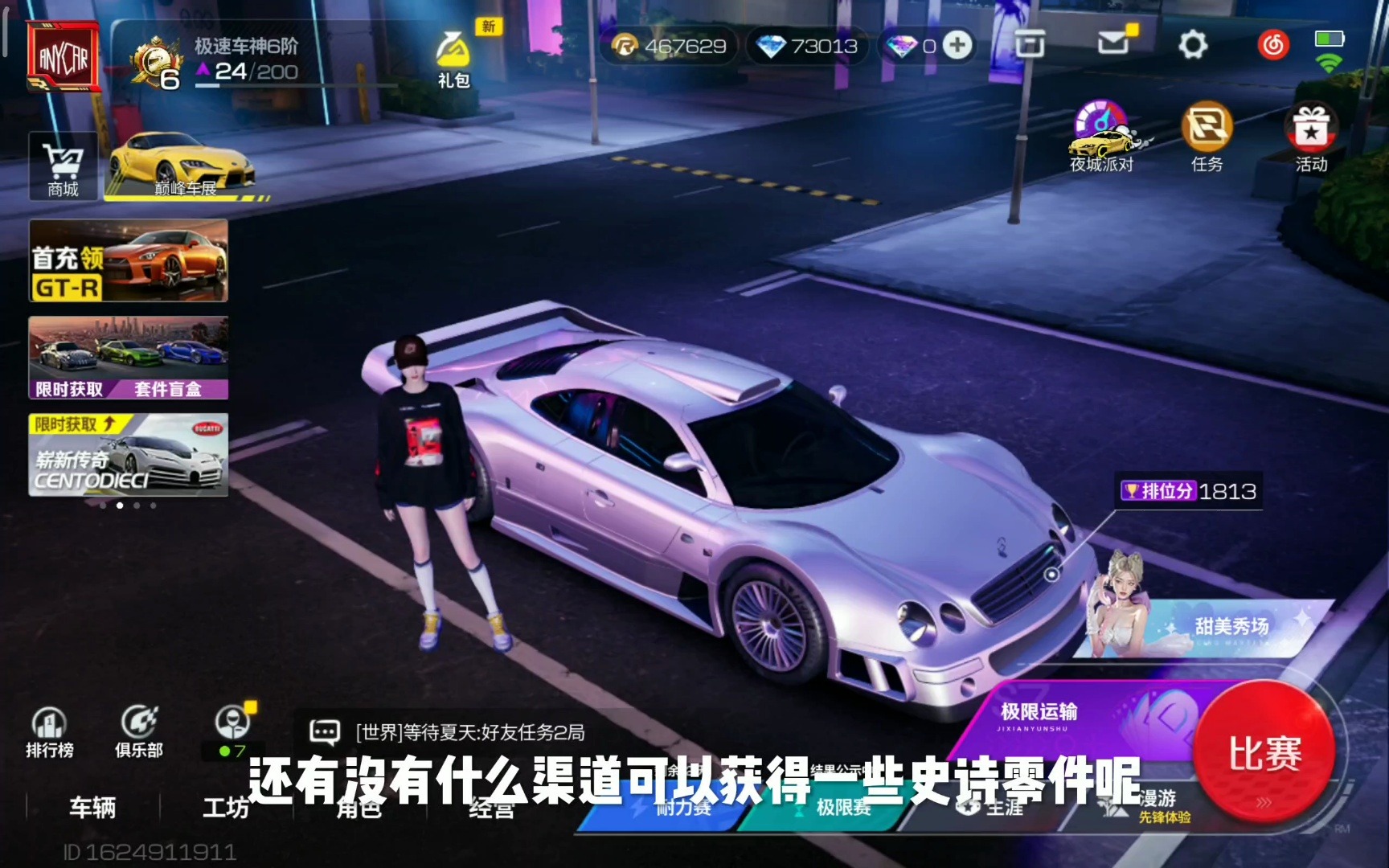The image size is (1389, 868).
Task: Open the 任务 missions panel
Action: click(1207, 137)
